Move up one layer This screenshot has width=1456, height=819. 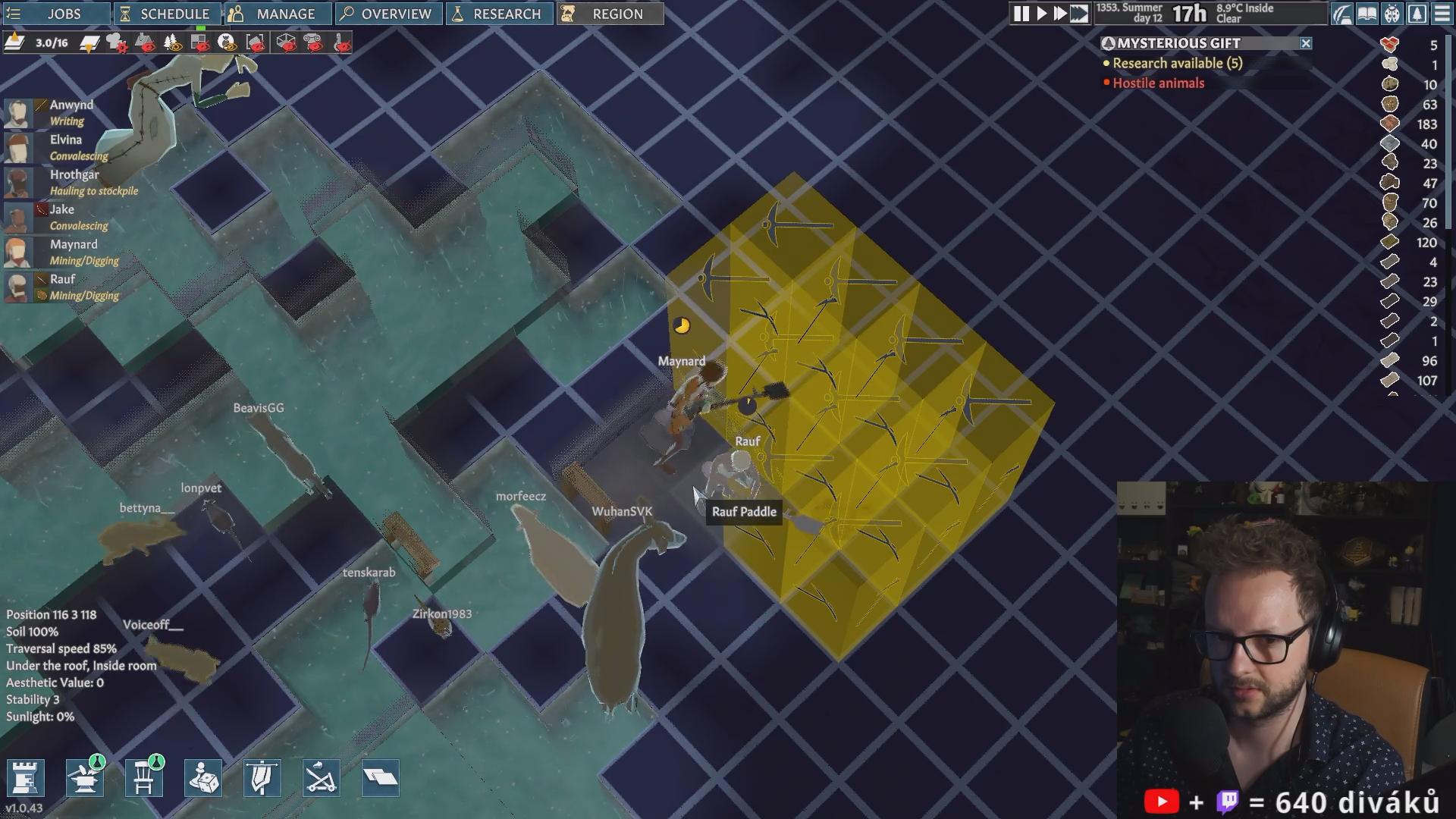(14, 42)
